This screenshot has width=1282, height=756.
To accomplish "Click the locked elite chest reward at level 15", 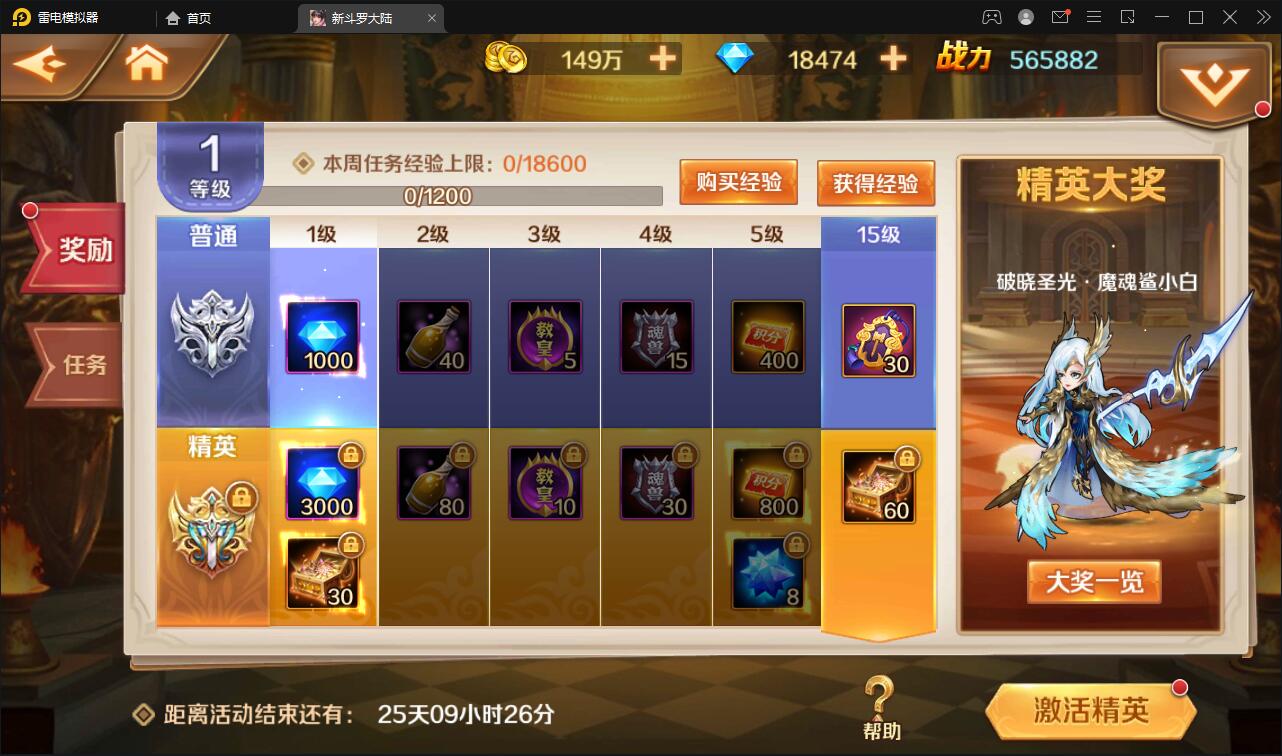I will [x=877, y=487].
